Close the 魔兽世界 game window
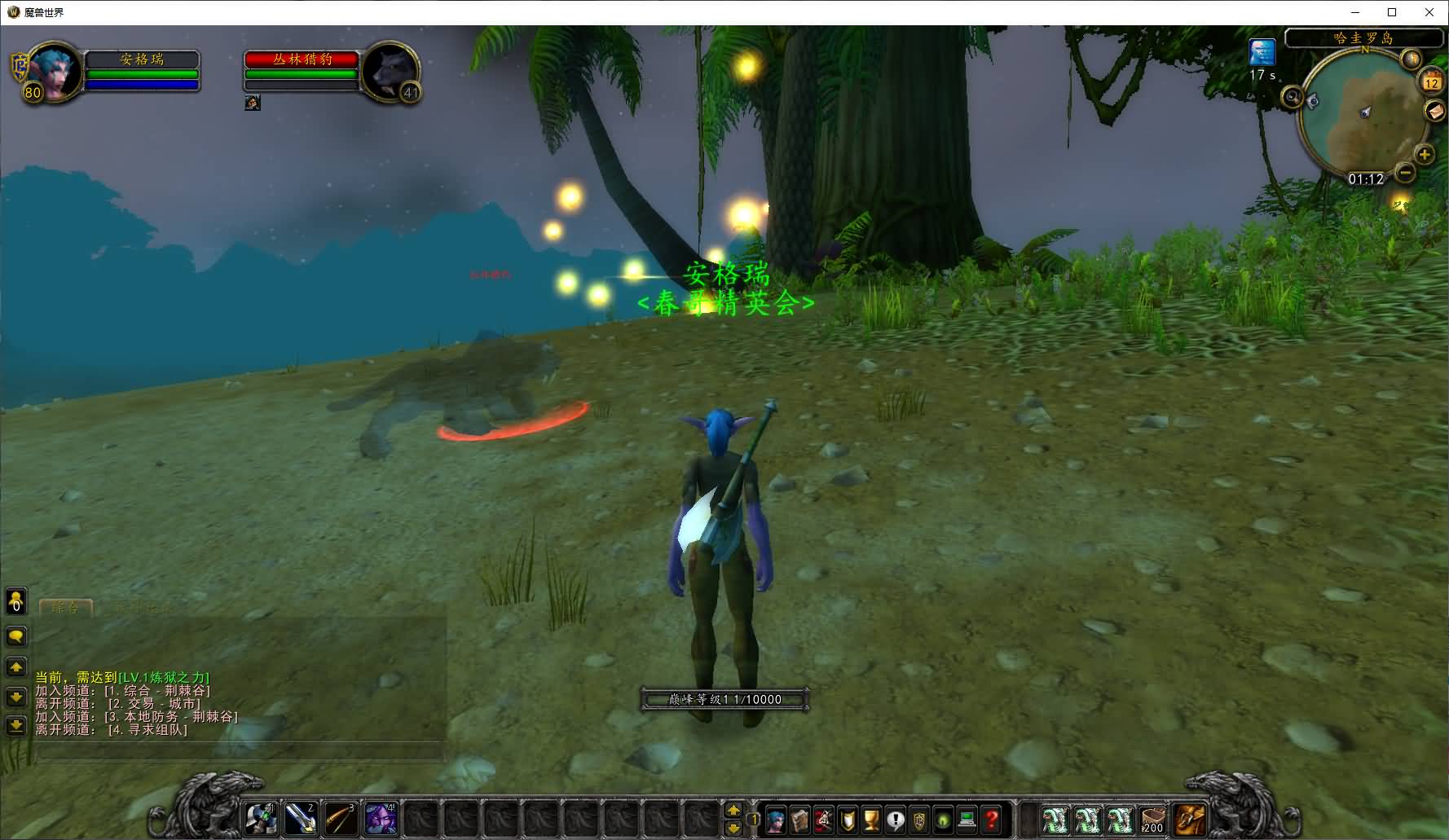Viewport: 1449px width, 840px height. [x=1429, y=12]
